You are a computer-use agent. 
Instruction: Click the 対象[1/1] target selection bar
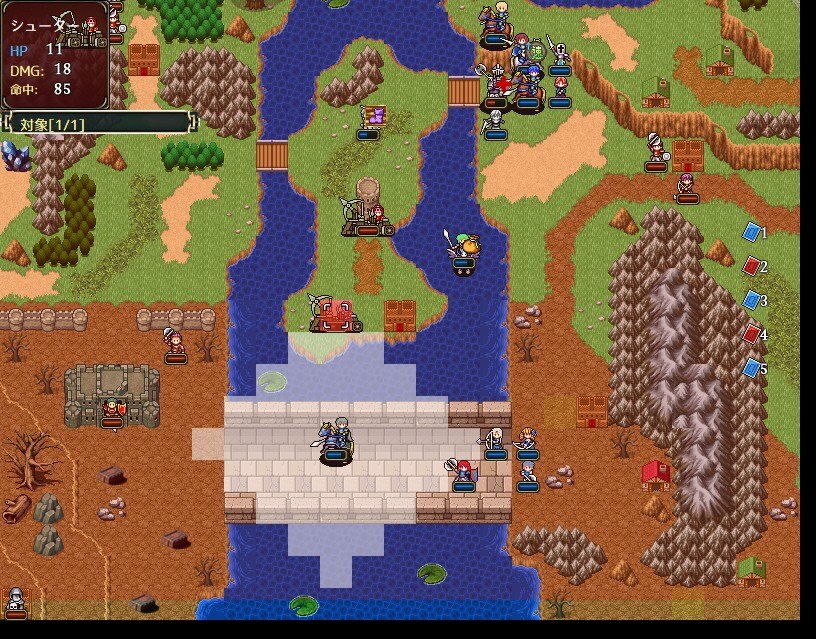coord(96,123)
